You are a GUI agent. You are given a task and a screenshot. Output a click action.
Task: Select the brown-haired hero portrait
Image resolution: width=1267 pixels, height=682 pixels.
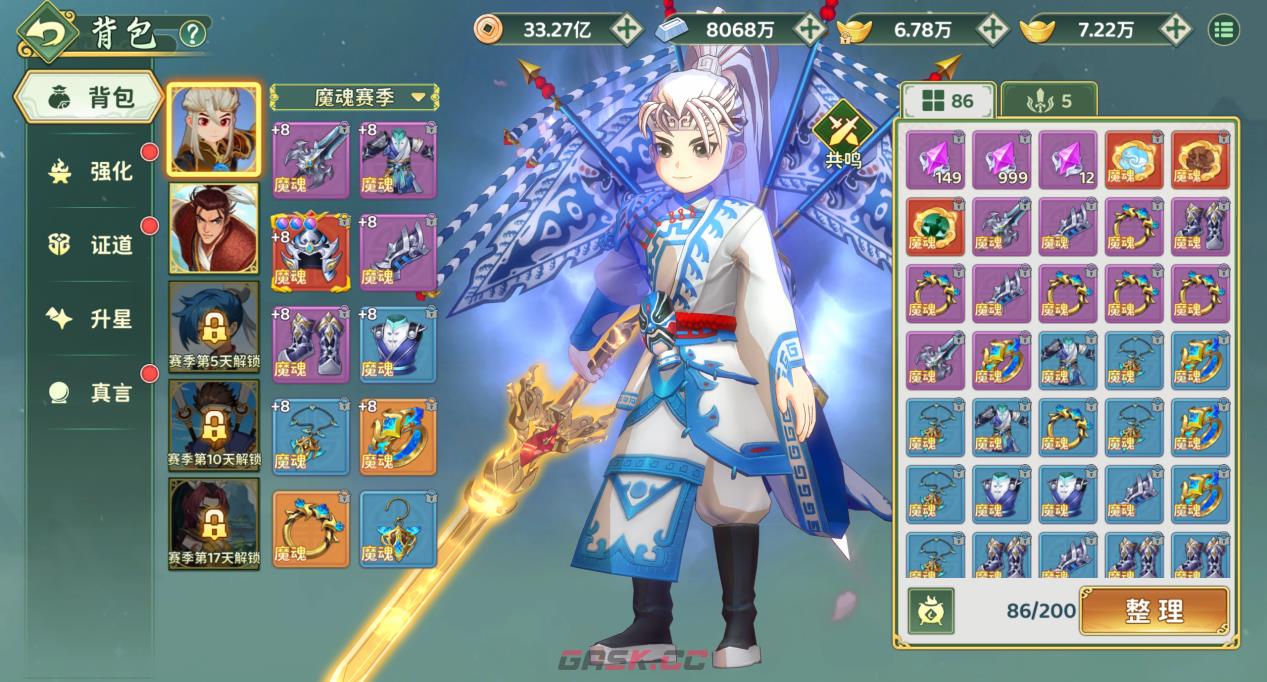(214, 227)
